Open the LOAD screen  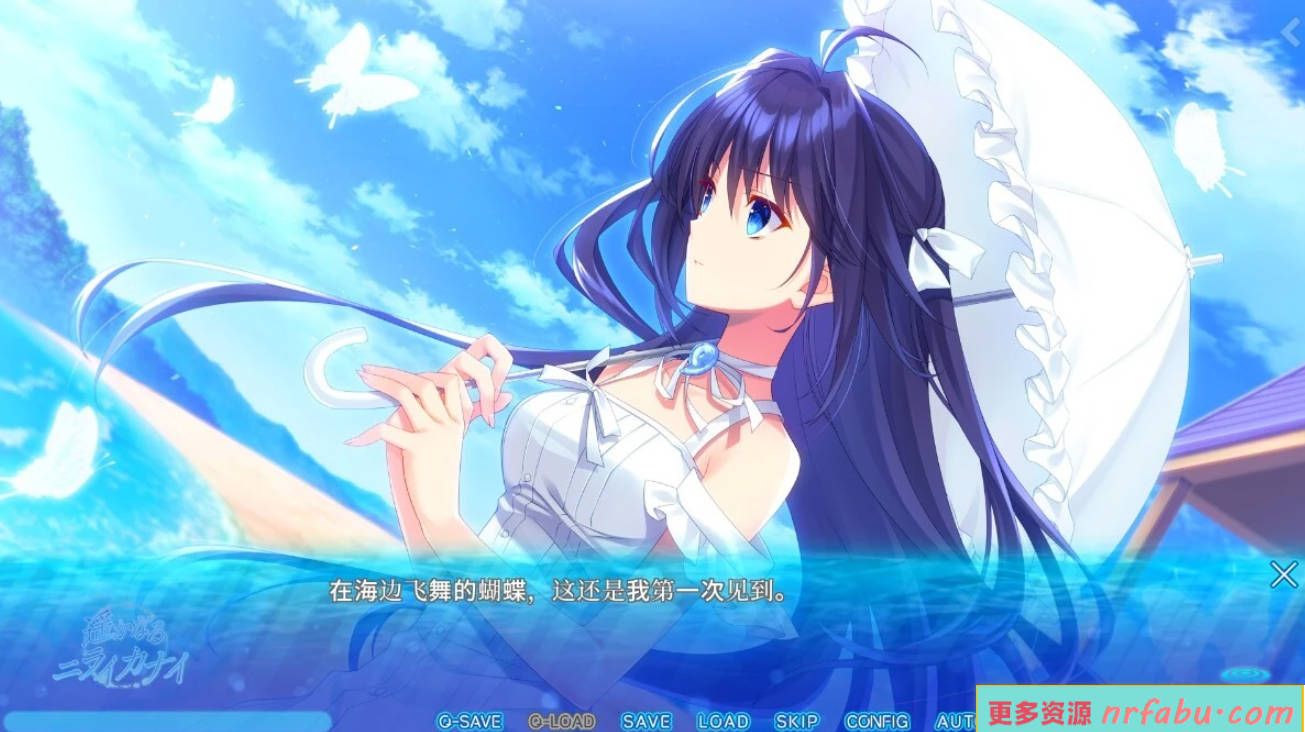pyautogui.click(x=721, y=721)
